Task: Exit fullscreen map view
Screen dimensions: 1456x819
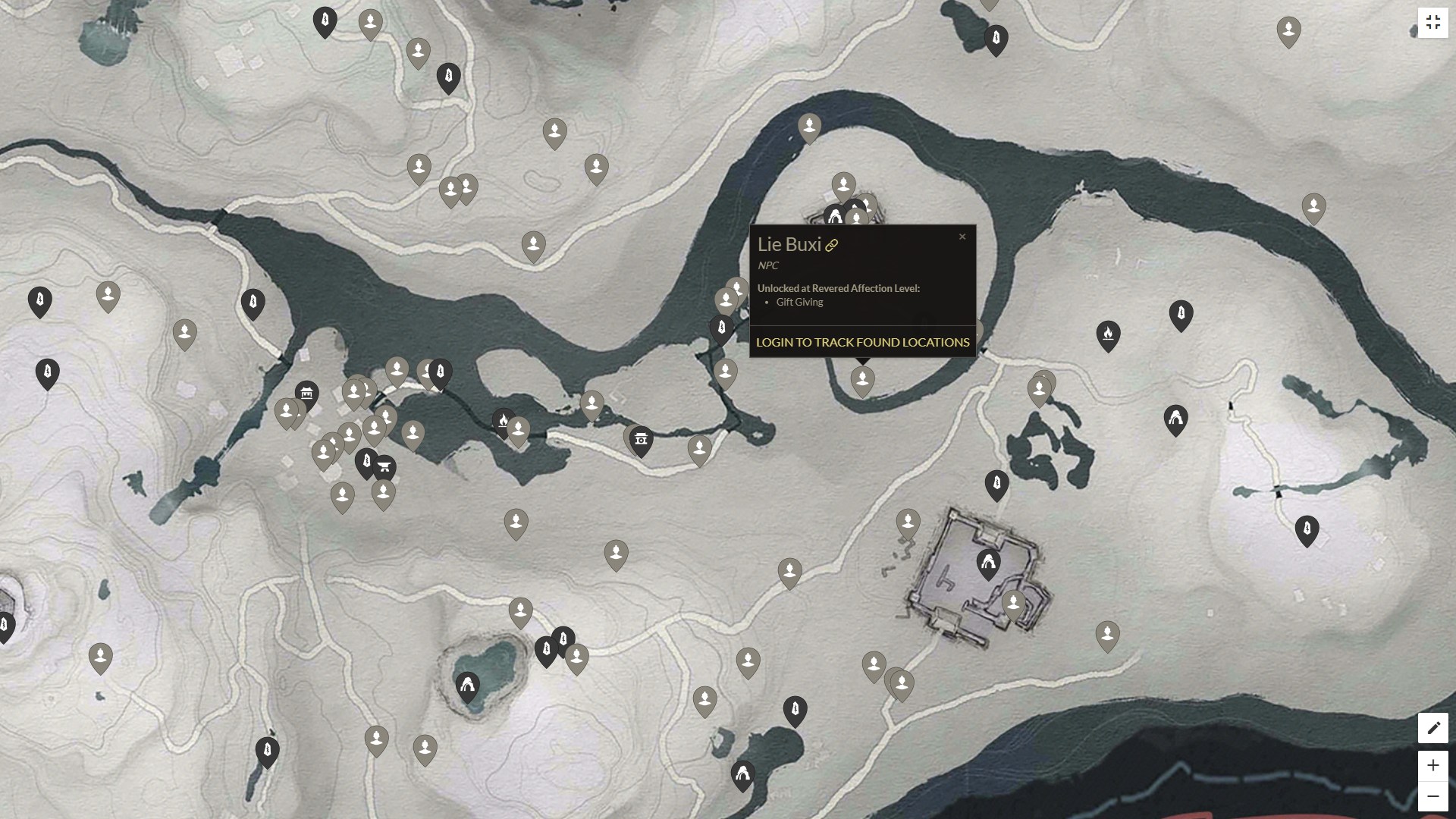Action: pos(1432,23)
